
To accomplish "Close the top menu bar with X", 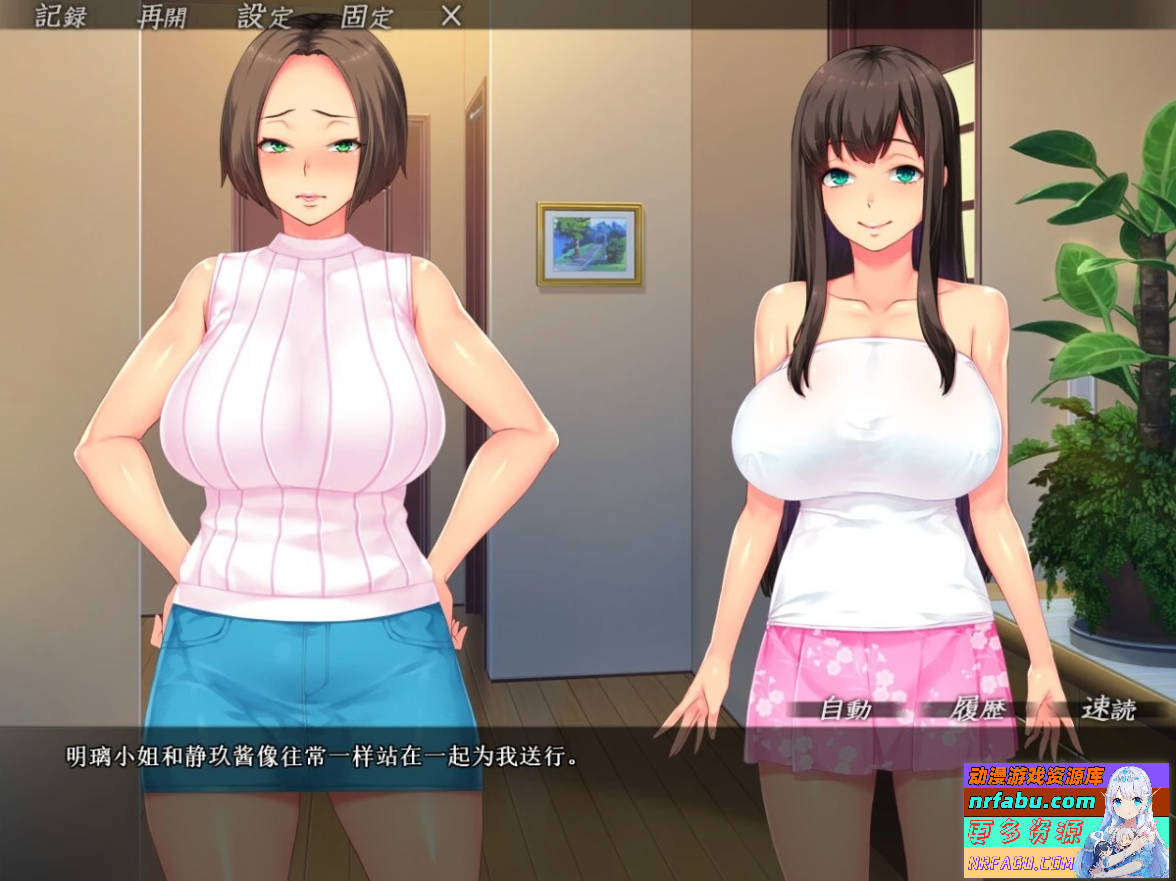I will (451, 16).
